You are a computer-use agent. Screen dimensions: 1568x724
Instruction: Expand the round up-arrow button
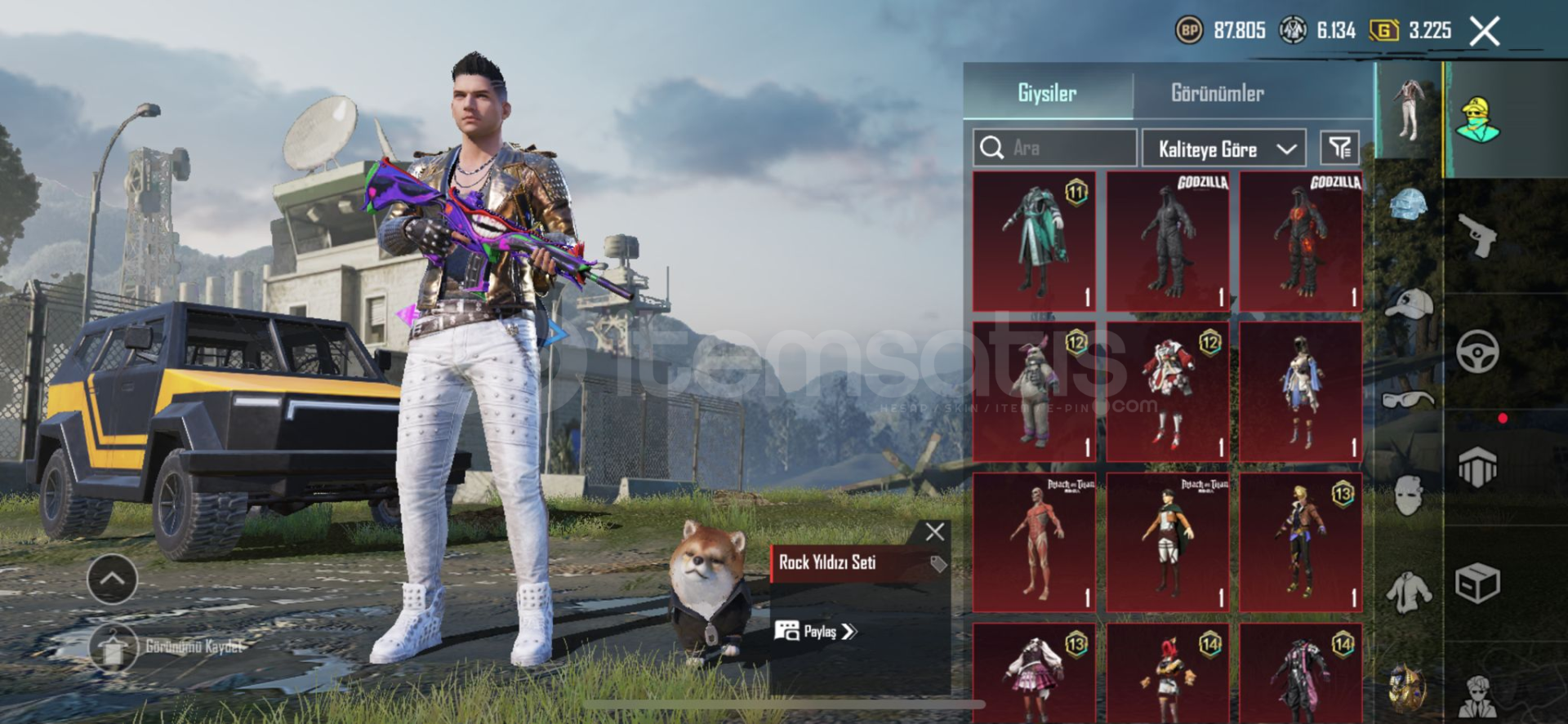112,579
